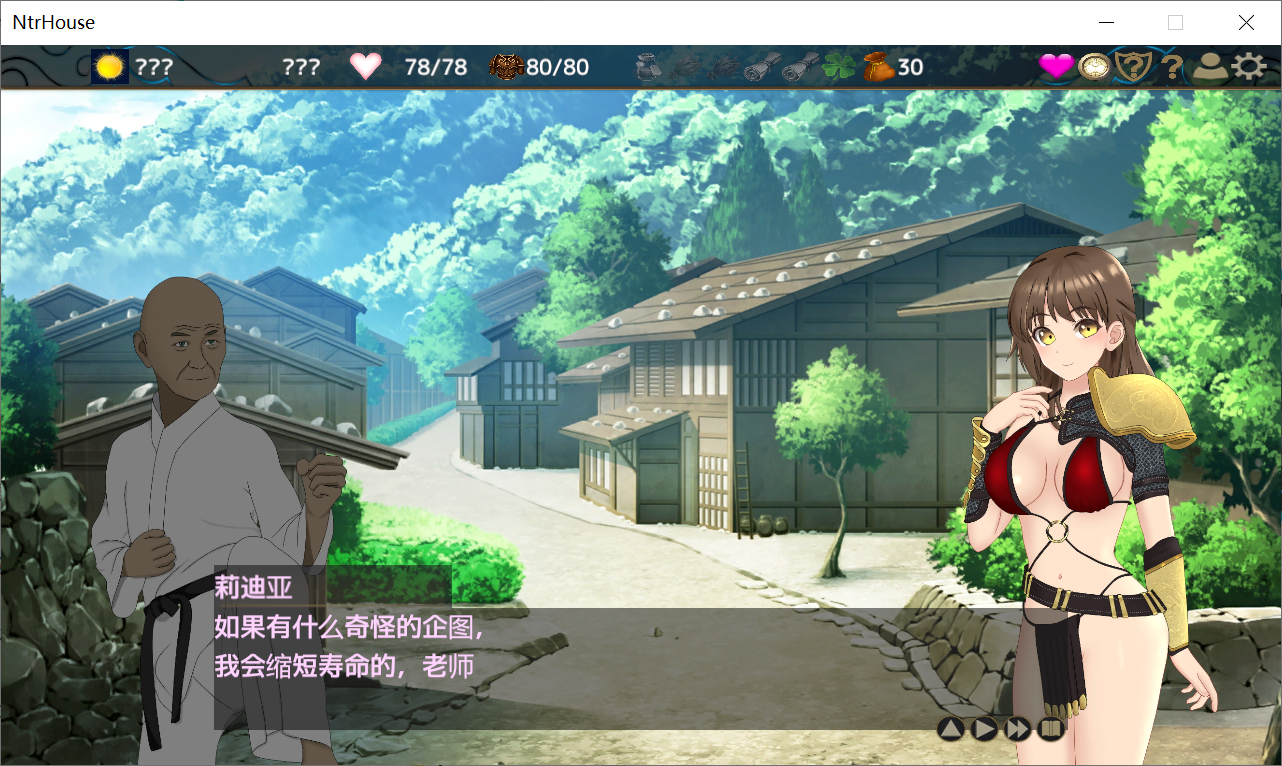Open the settings gear icon
This screenshot has width=1282, height=766.
(x=1249, y=66)
